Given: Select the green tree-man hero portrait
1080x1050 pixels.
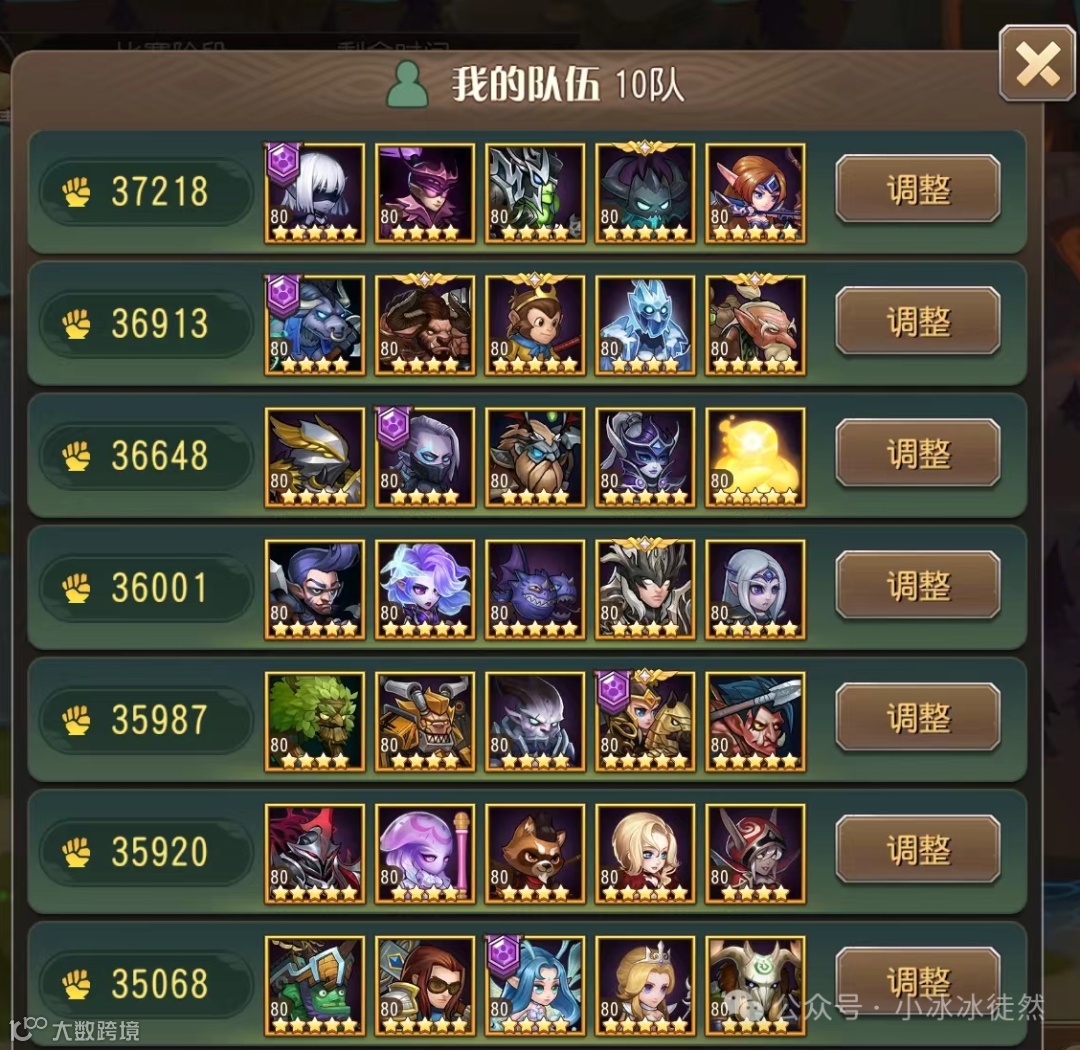Looking at the screenshot, I should tap(315, 720).
